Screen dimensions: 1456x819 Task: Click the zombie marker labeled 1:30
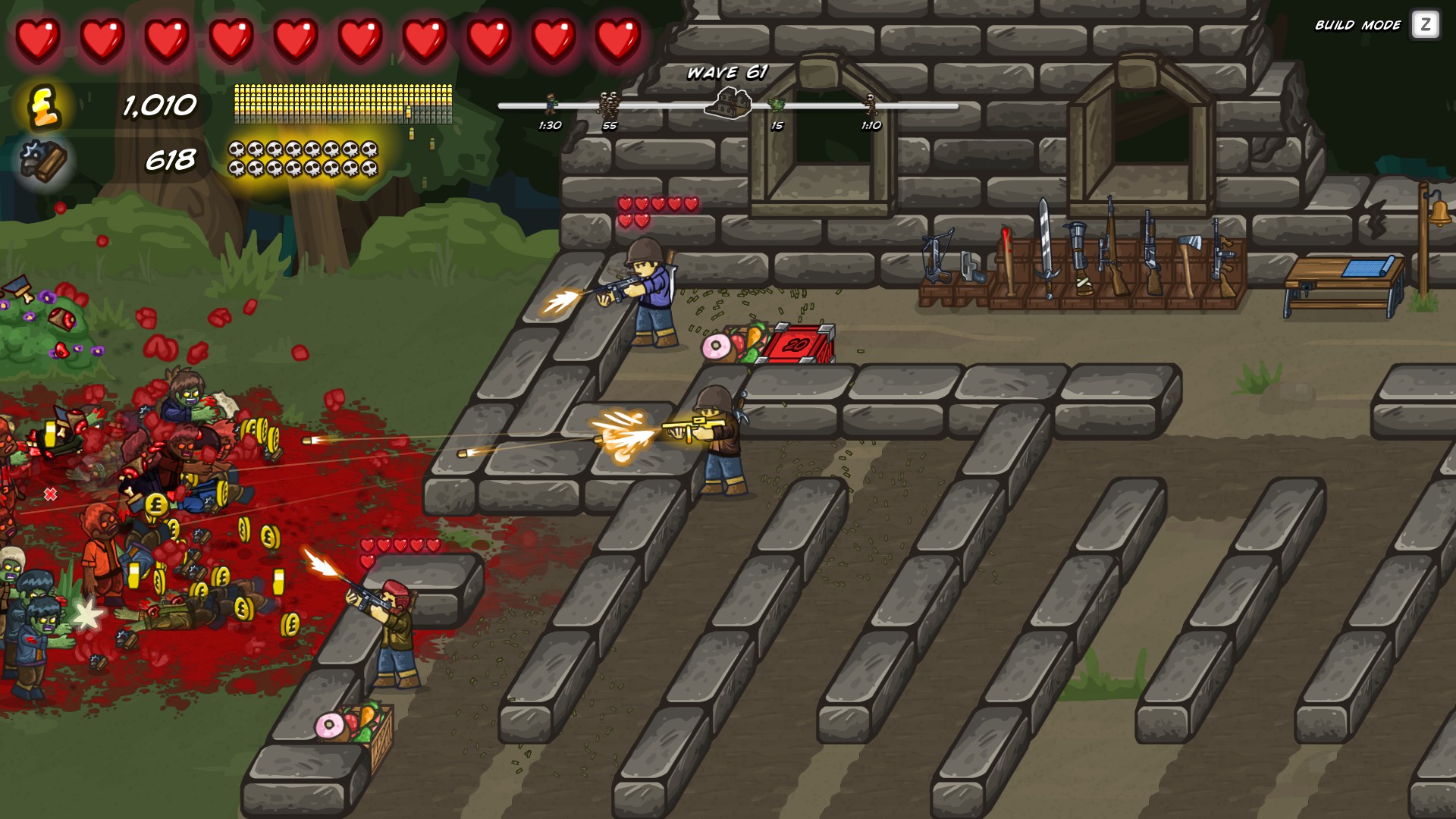click(550, 102)
